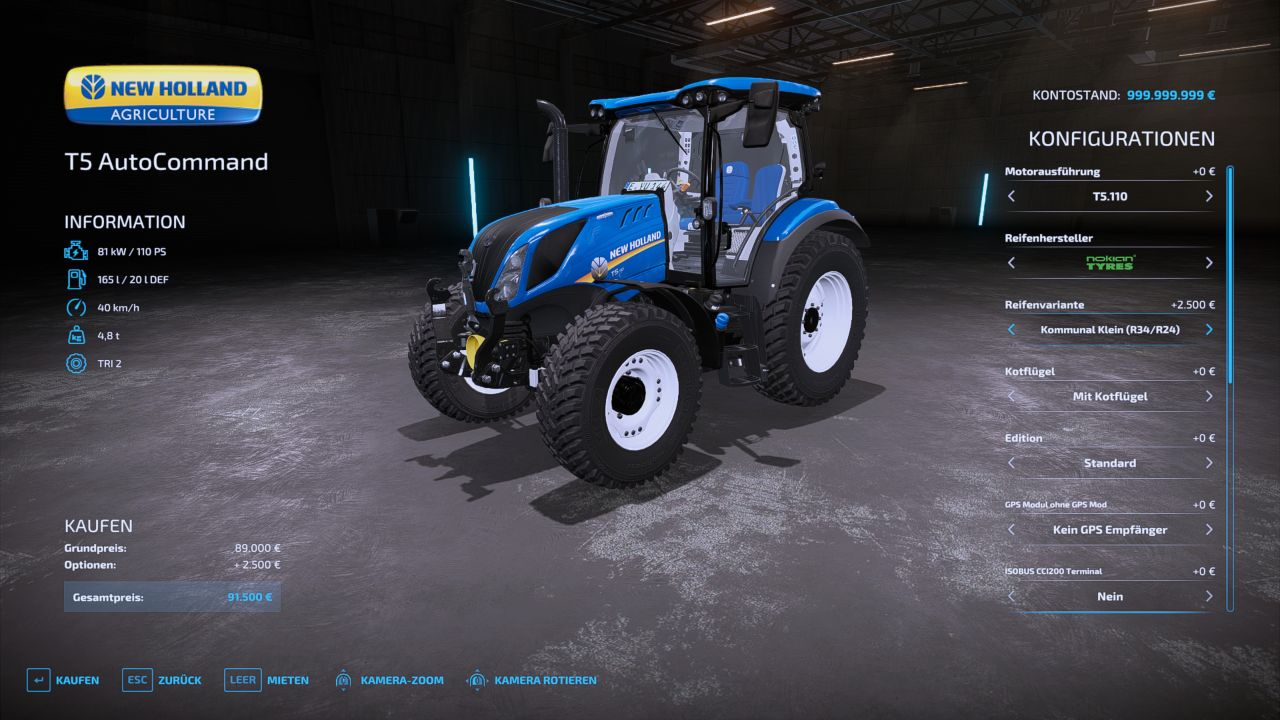Change the ISOBUS CCI200 Terminal setting from Nein
The height and width of the screenshot is (720, 1280).
point(1208,596)
